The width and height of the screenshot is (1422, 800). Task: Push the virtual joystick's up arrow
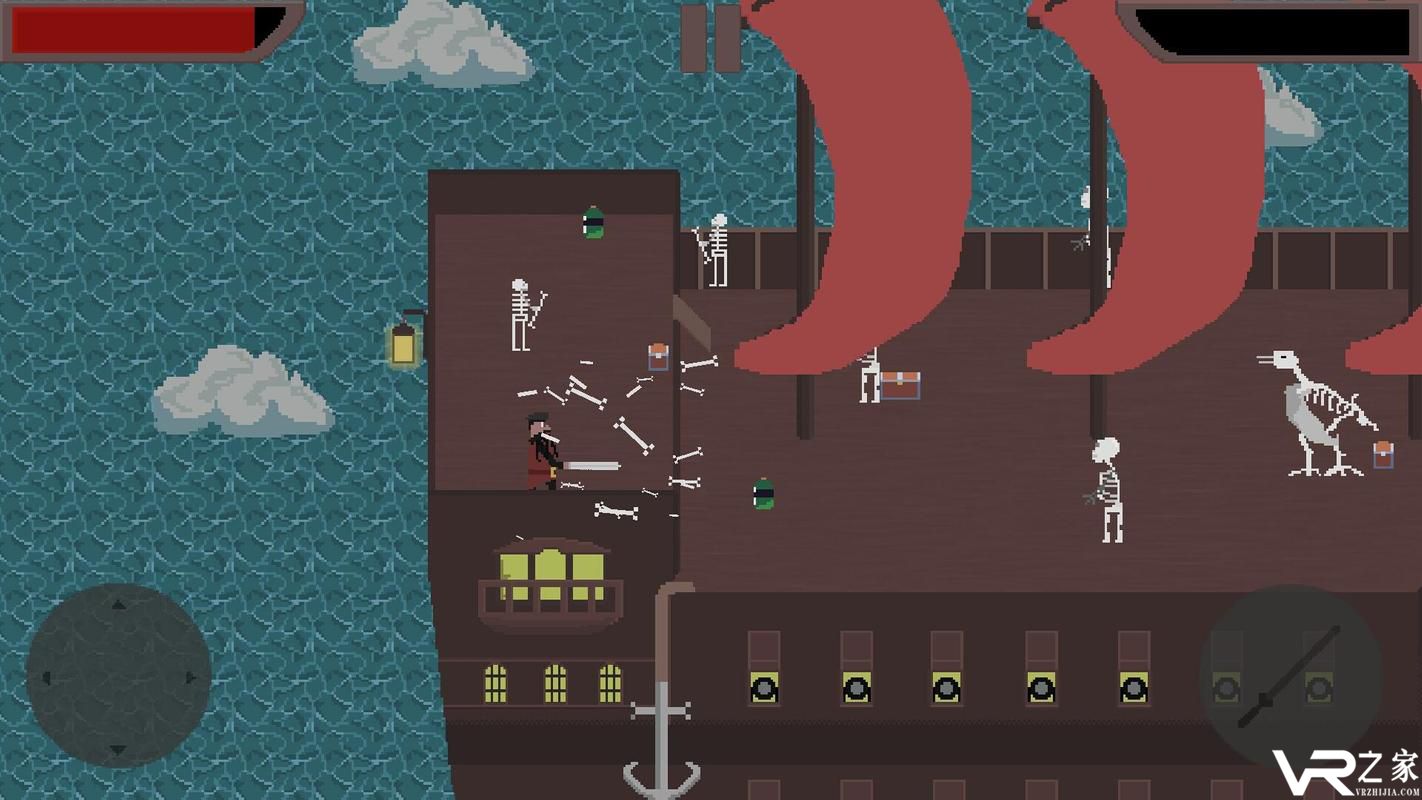pyautogui.click(x=118, y=604)
